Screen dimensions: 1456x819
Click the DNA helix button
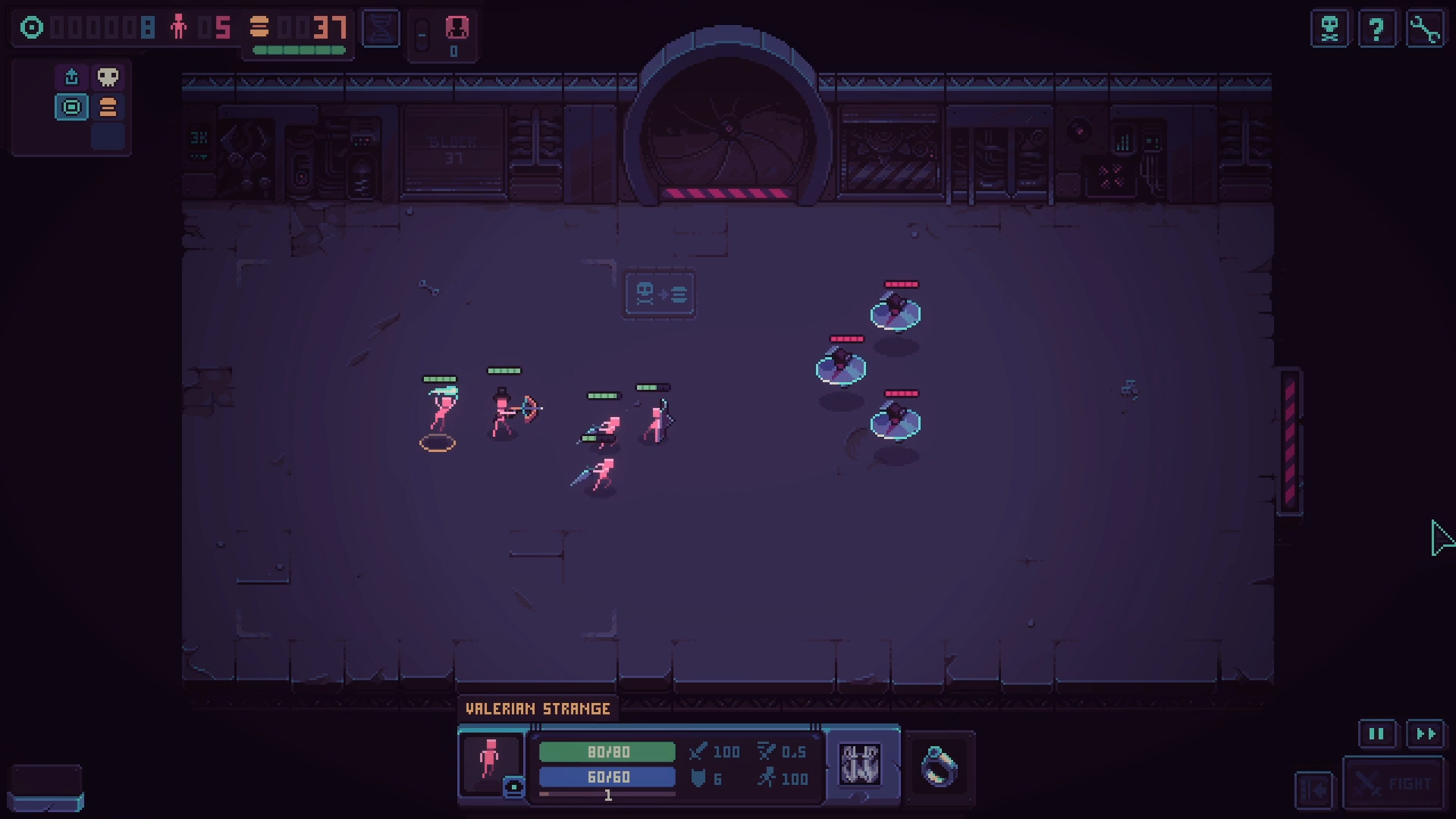(381, 30)
